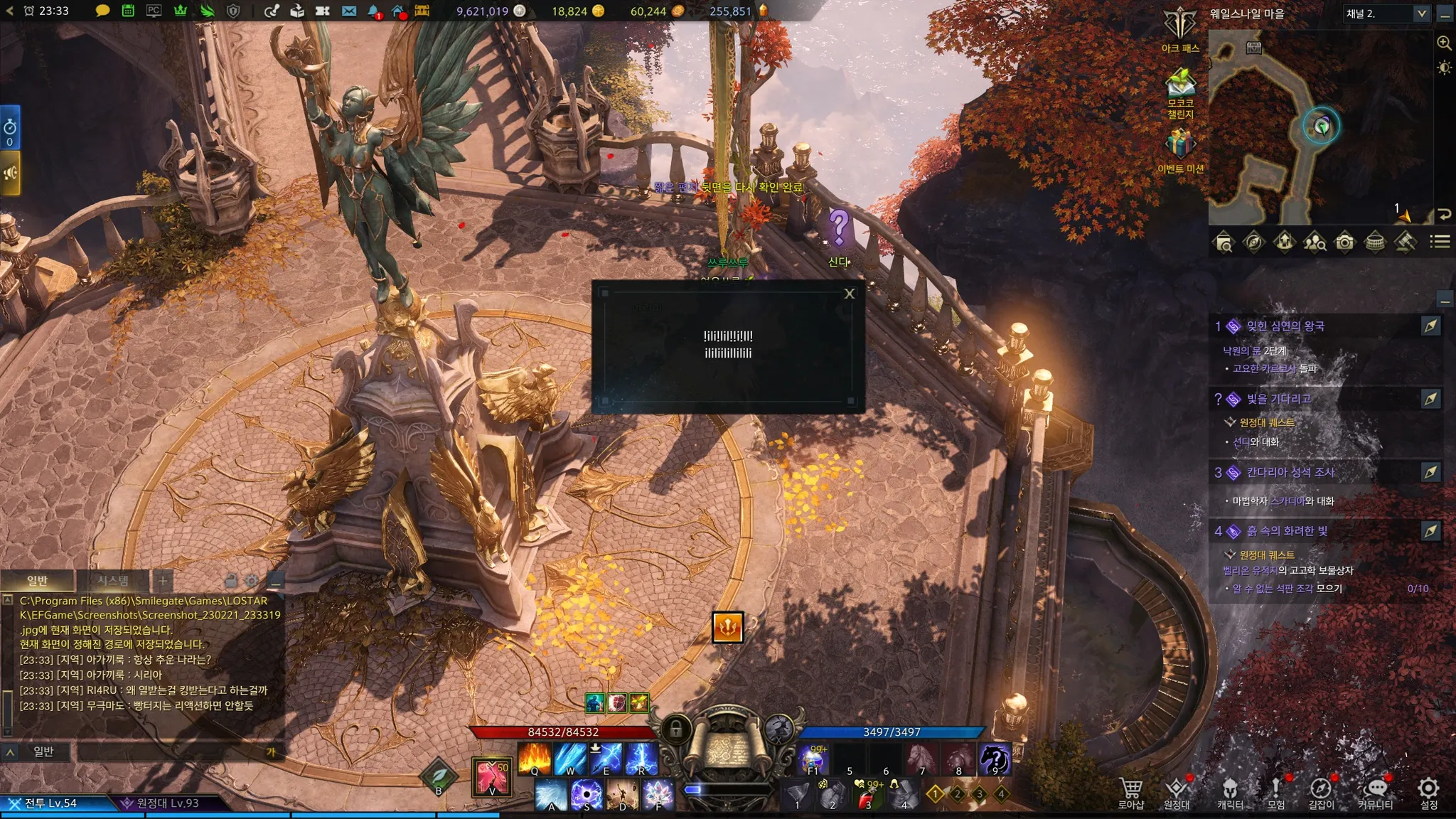Close the dark popup dialog with X
1456x819 pixels.
[x=849, y=294]
